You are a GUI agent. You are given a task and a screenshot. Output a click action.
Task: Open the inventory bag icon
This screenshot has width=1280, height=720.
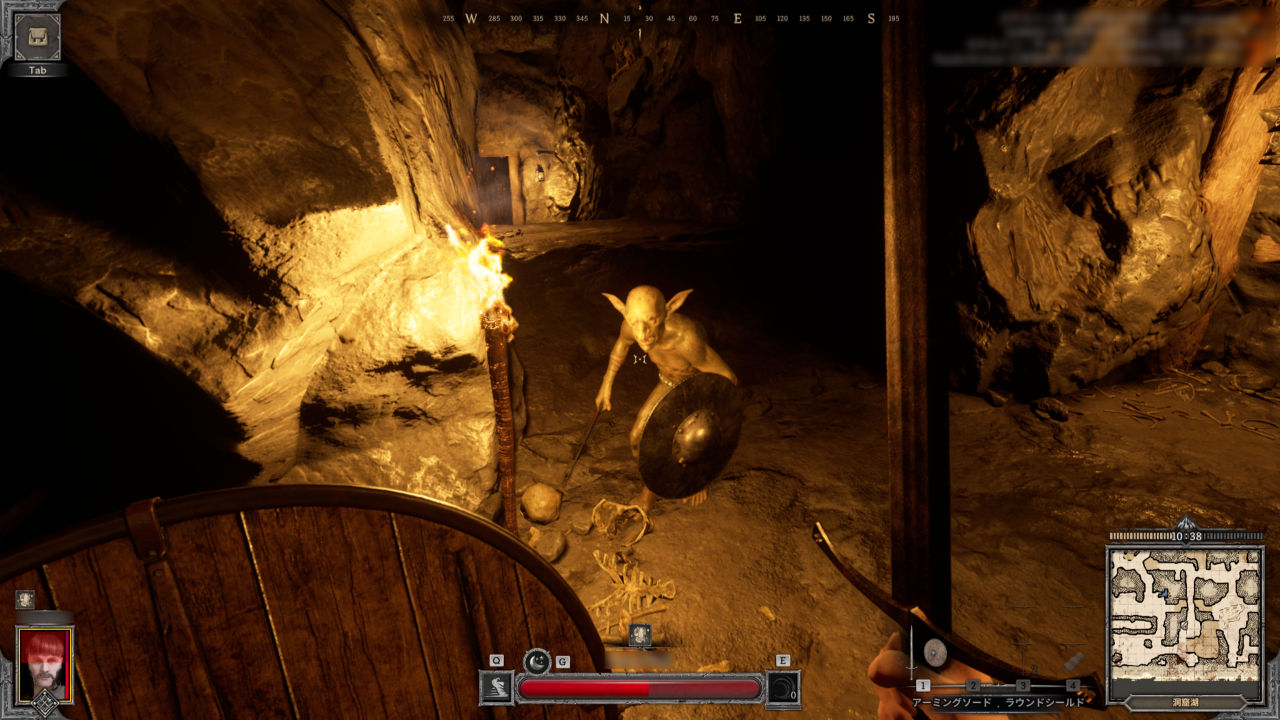[x=37, y=37]
